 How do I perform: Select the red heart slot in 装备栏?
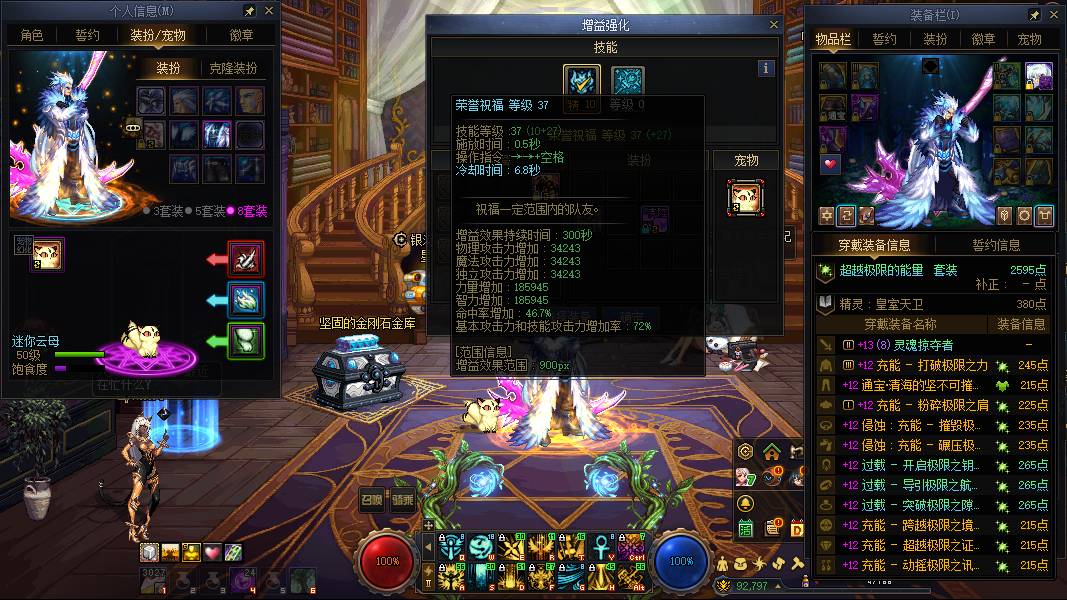click(x=832, y=164)
